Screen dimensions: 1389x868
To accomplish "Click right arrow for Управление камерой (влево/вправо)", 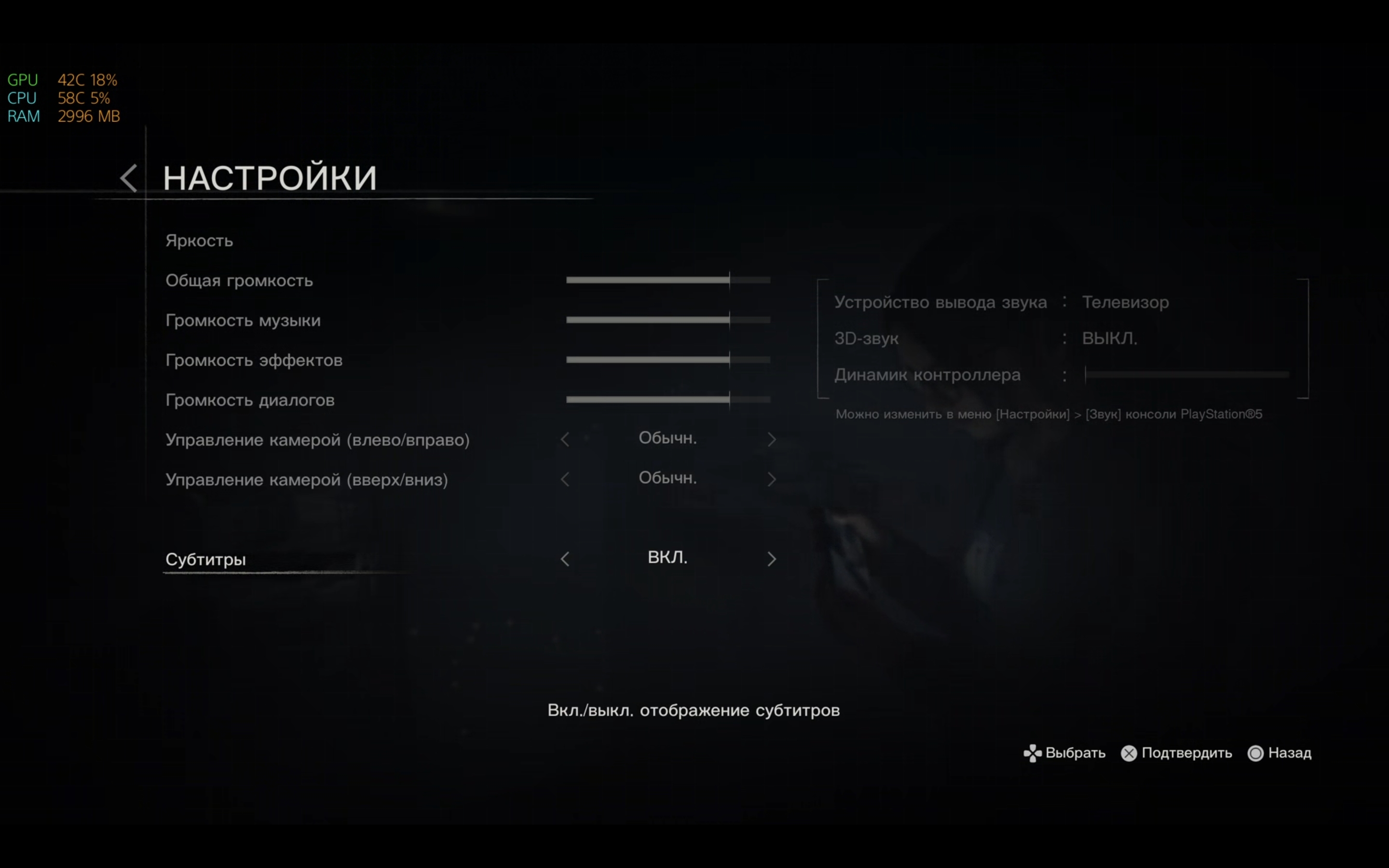I will (772, 439).
